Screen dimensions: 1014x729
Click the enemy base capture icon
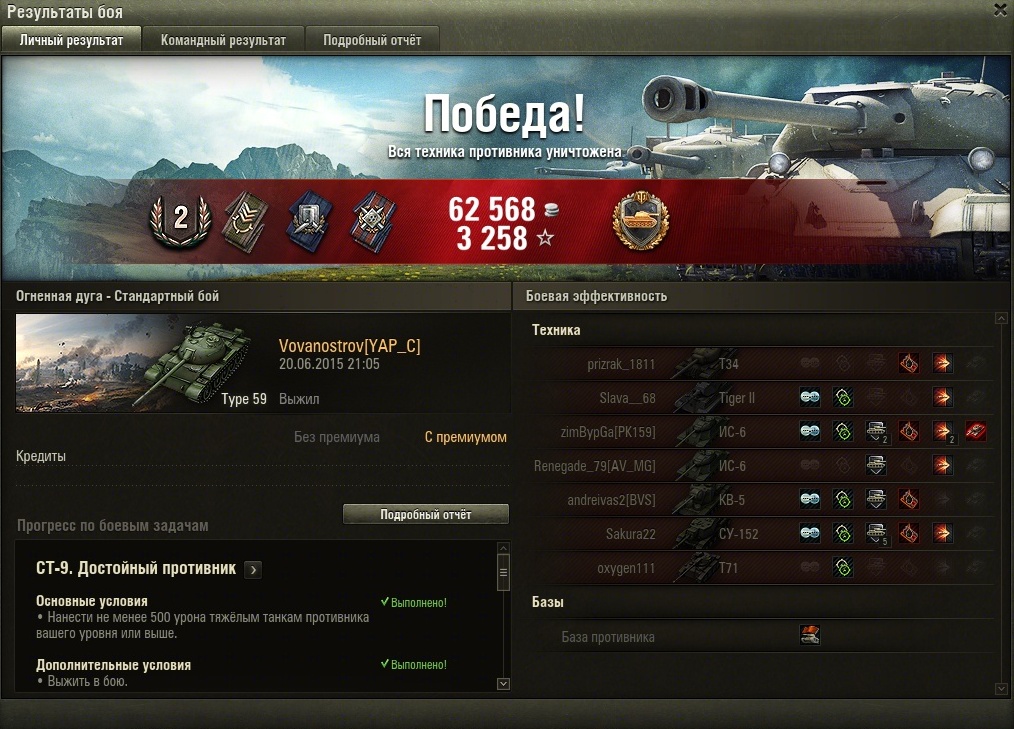[x=810, y=635]
